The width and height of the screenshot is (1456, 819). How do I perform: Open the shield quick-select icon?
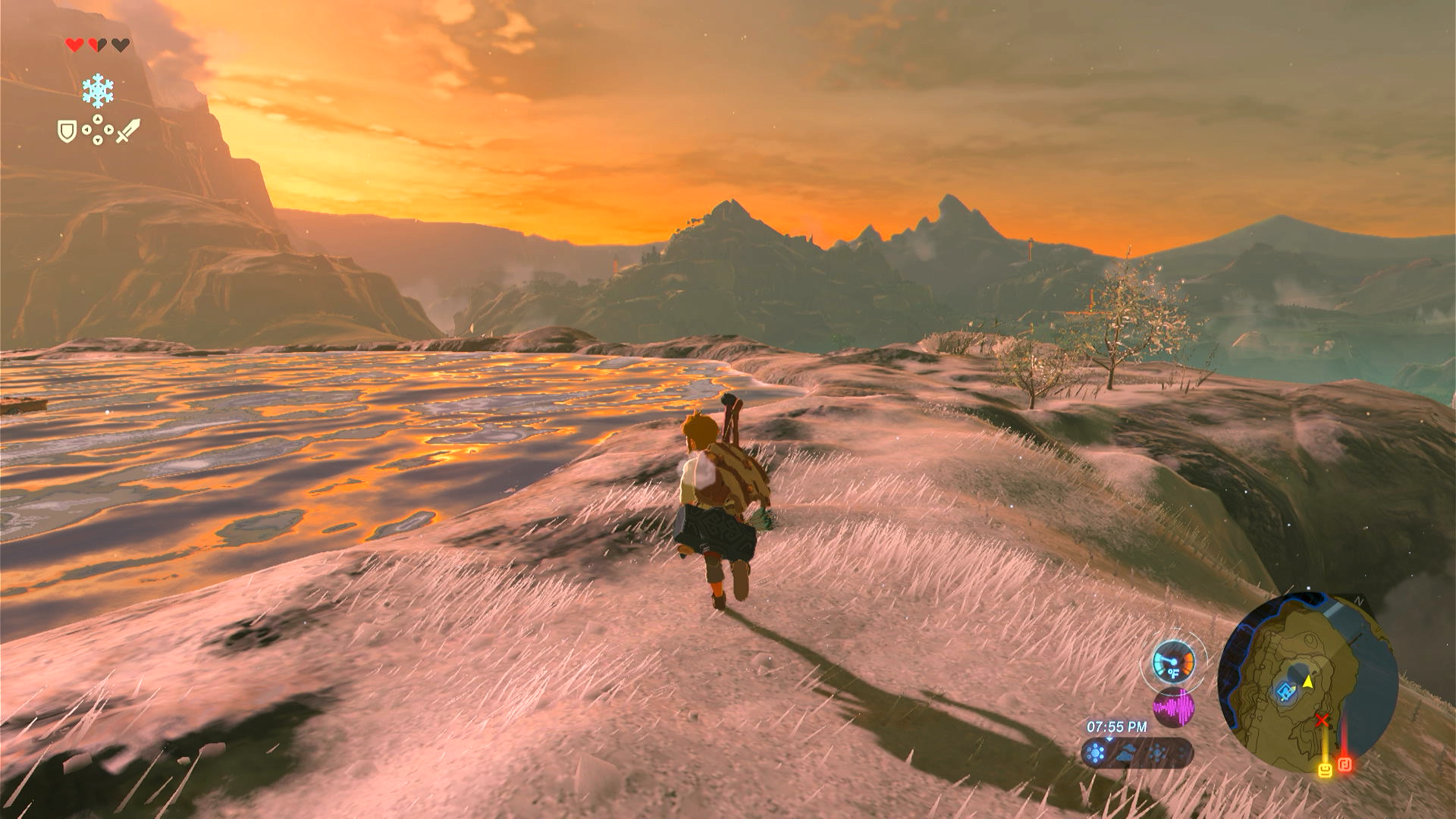67,132
